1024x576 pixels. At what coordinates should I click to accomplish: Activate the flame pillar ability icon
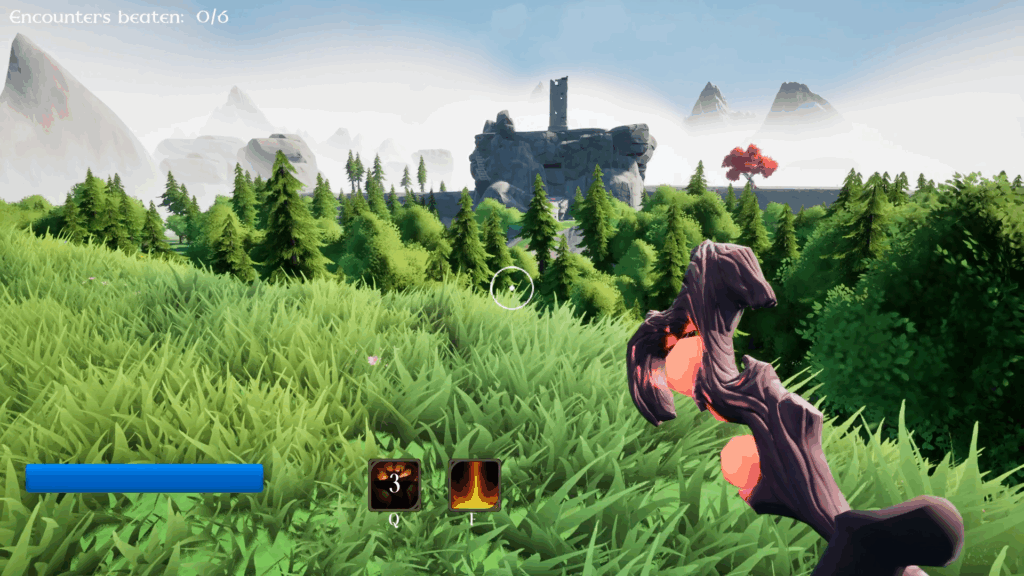tap(474, 485)
